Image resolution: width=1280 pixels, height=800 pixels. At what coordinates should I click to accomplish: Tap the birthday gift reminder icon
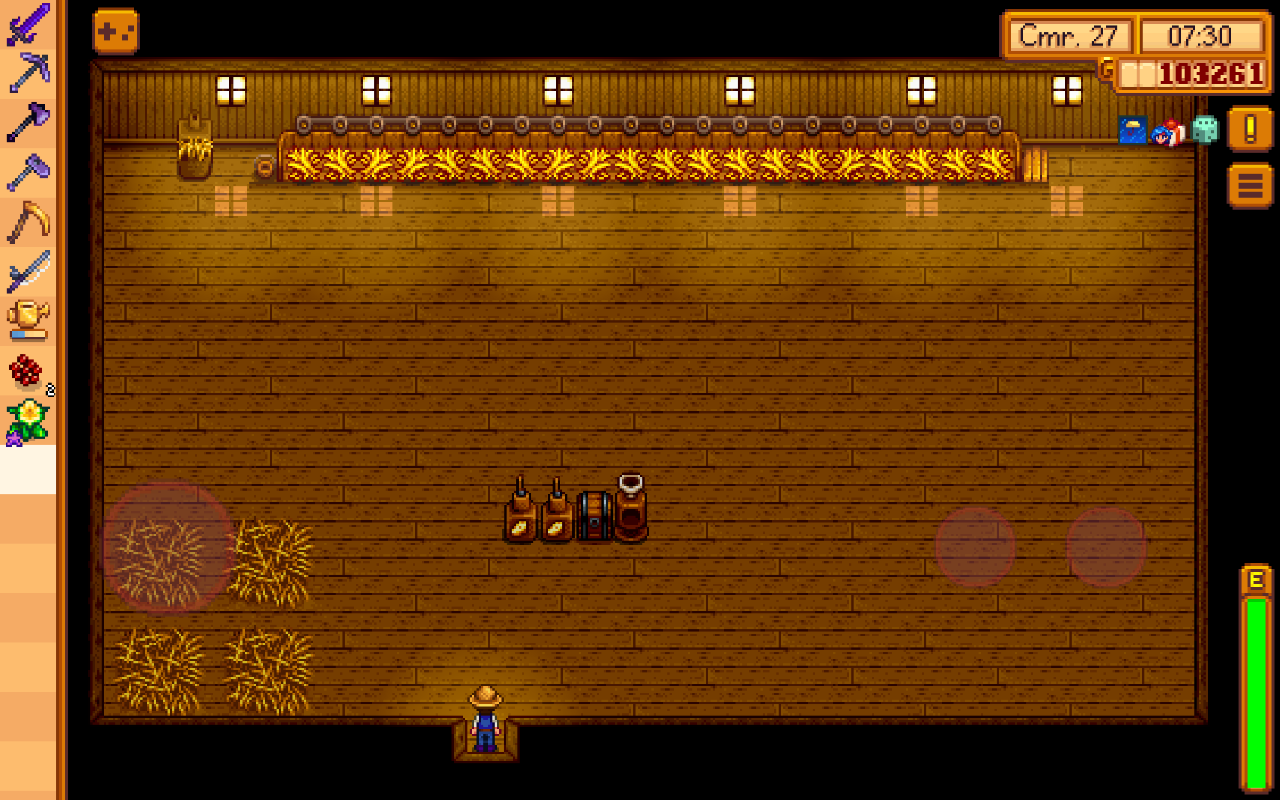click(x=1168, y=131)
